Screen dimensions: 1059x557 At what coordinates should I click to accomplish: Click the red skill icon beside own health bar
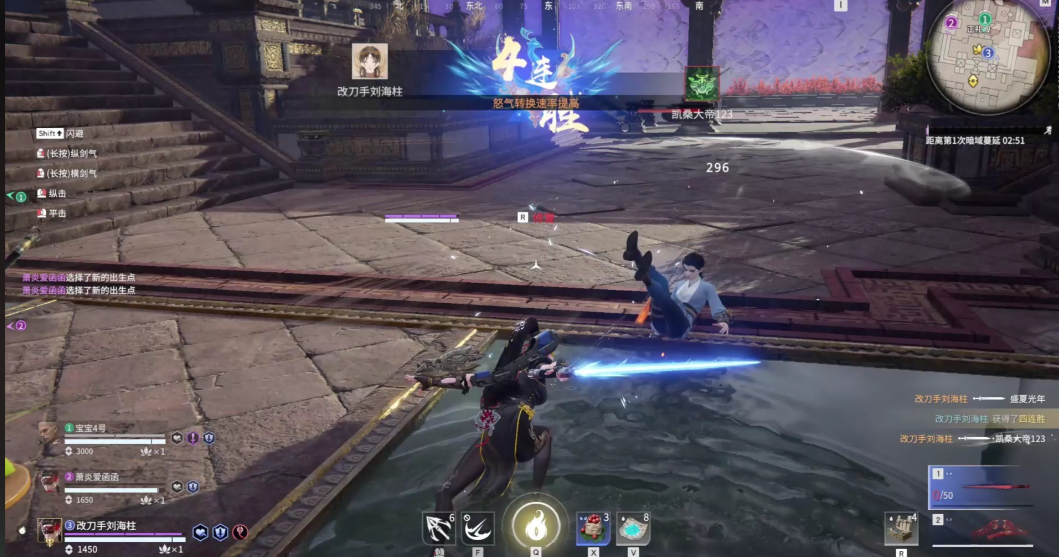240,533
